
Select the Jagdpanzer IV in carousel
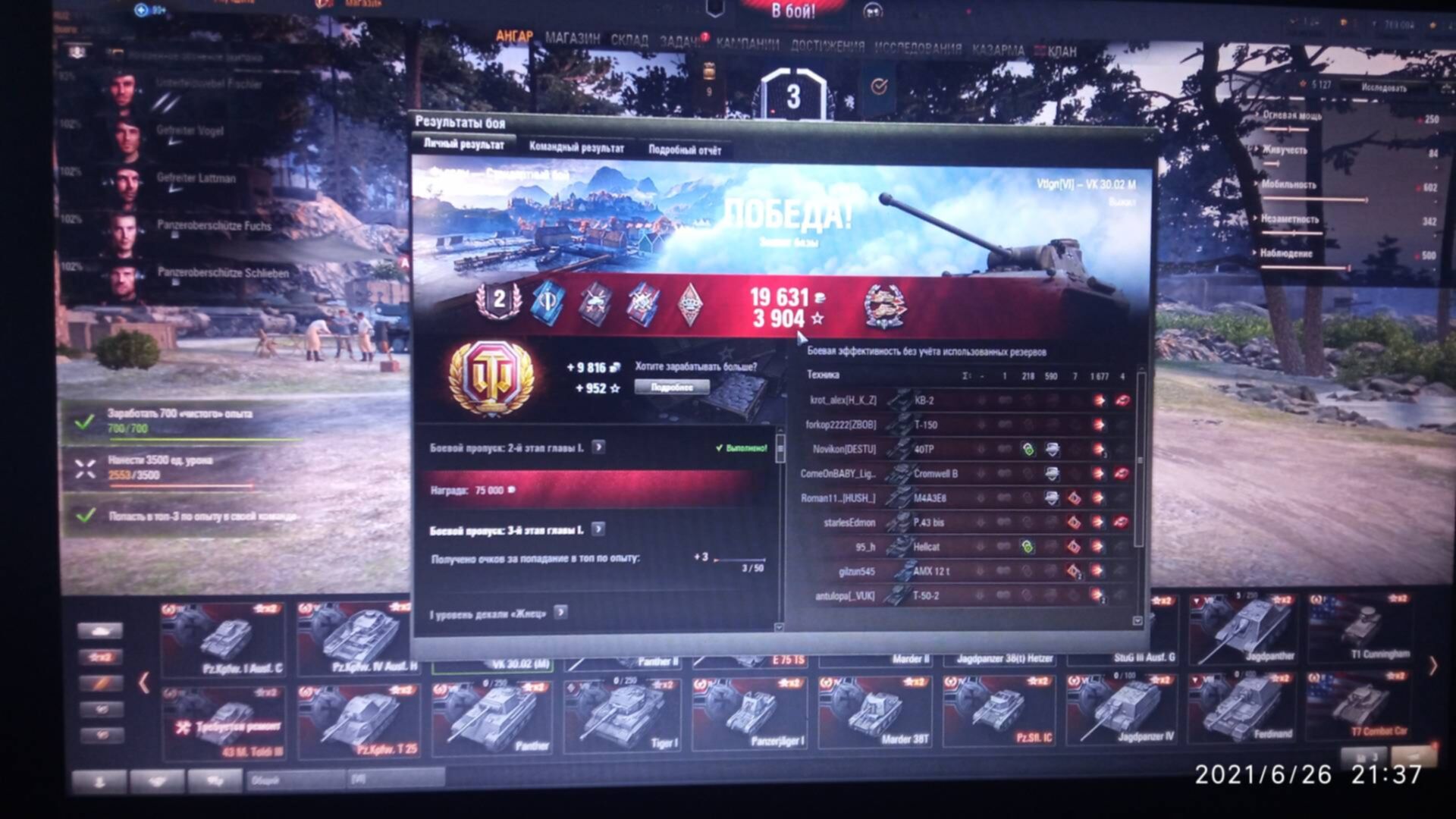click(1121, 713)
